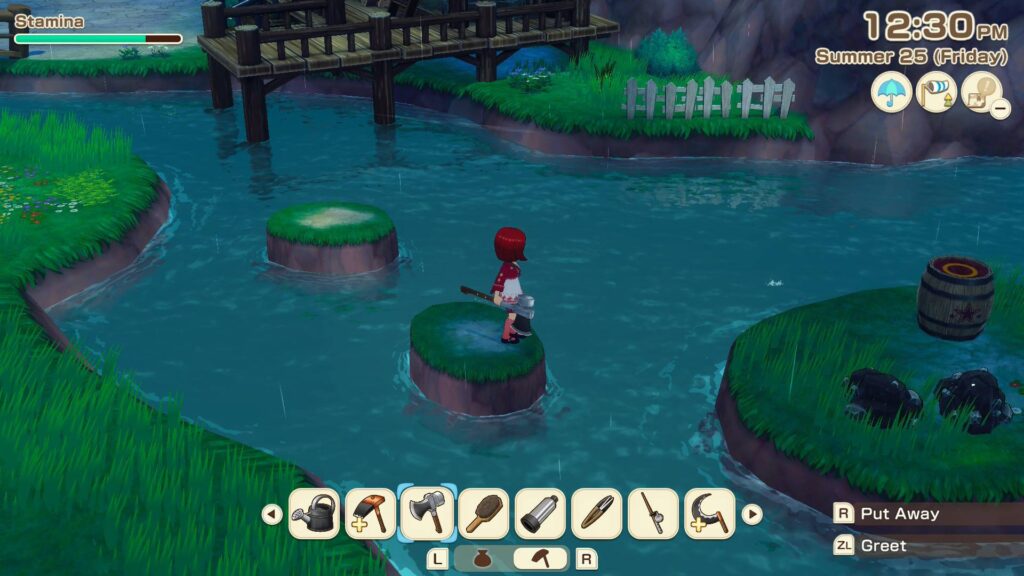This screenshot has width=1024, height=576.
Task: Switch to the item bag tab
Action: pos(482,559)
